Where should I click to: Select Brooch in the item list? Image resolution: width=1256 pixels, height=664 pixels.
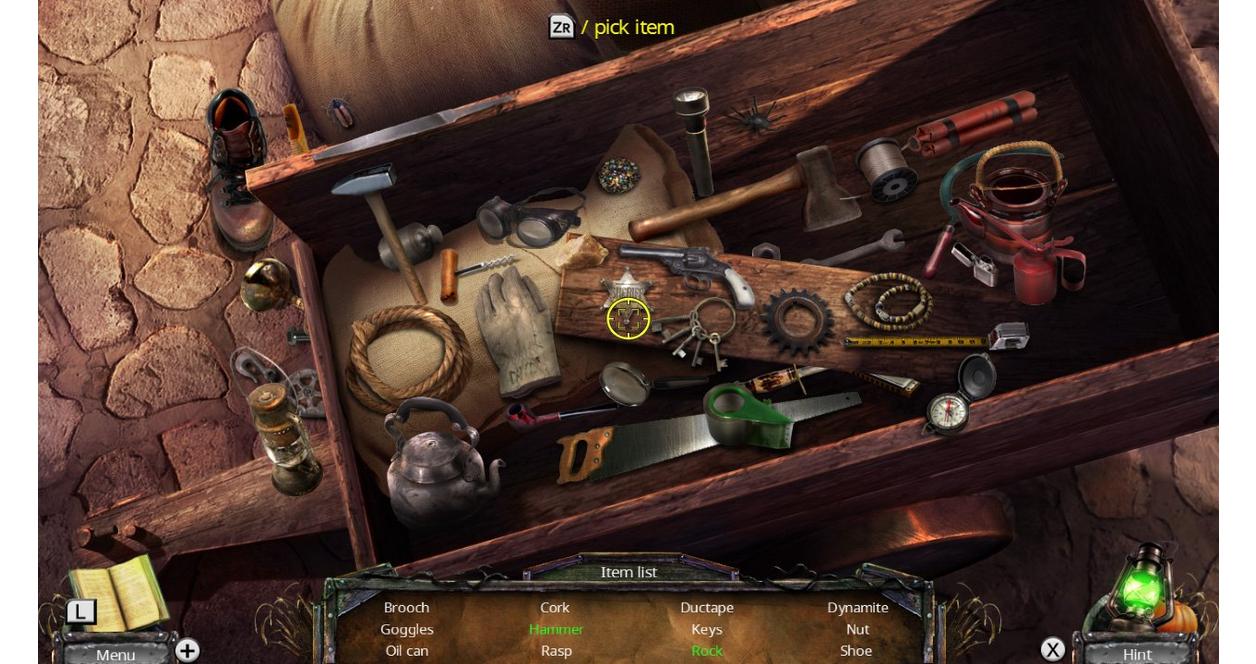[407, 607]
